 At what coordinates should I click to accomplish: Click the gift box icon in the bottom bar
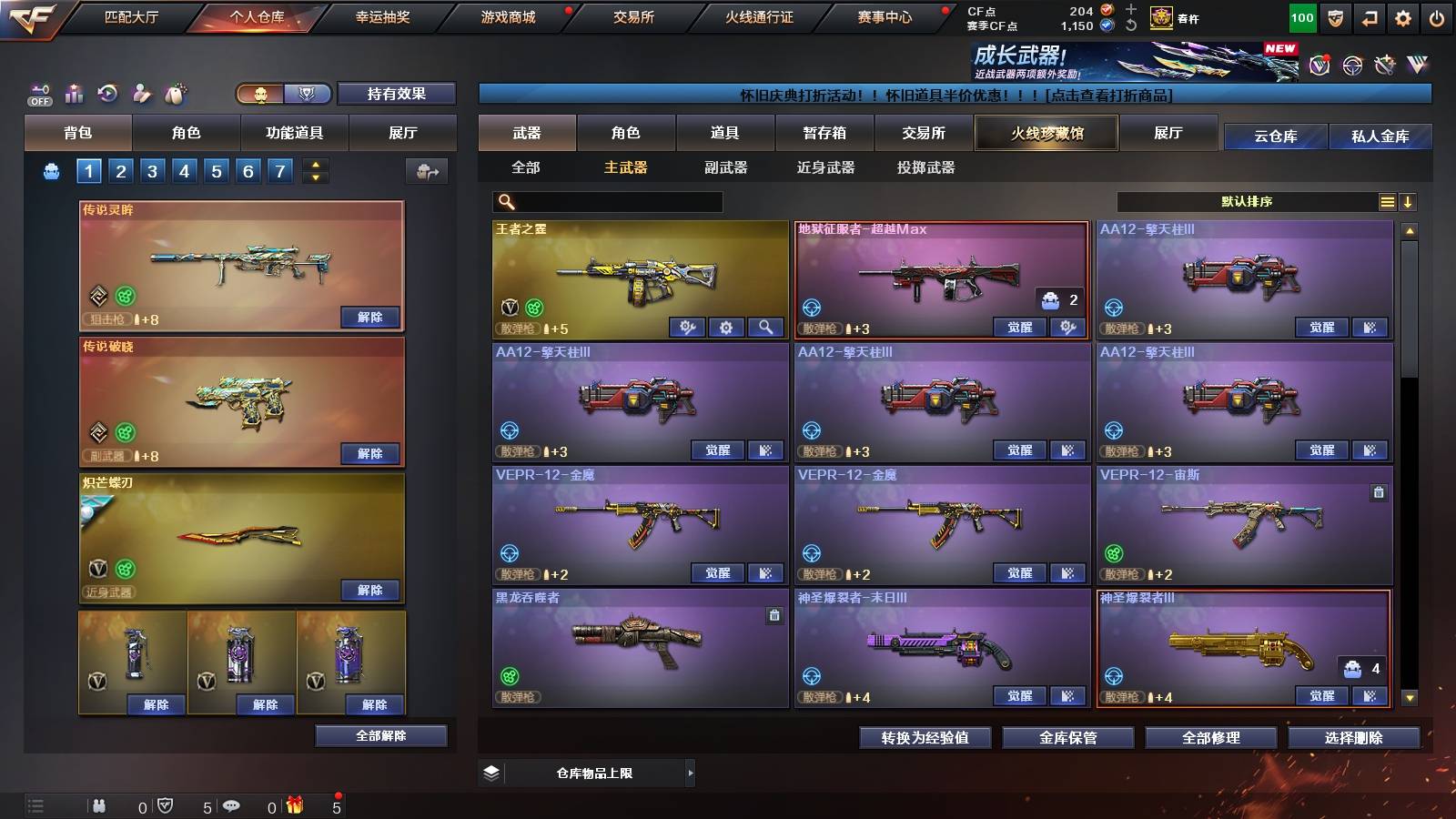point(293,806)
